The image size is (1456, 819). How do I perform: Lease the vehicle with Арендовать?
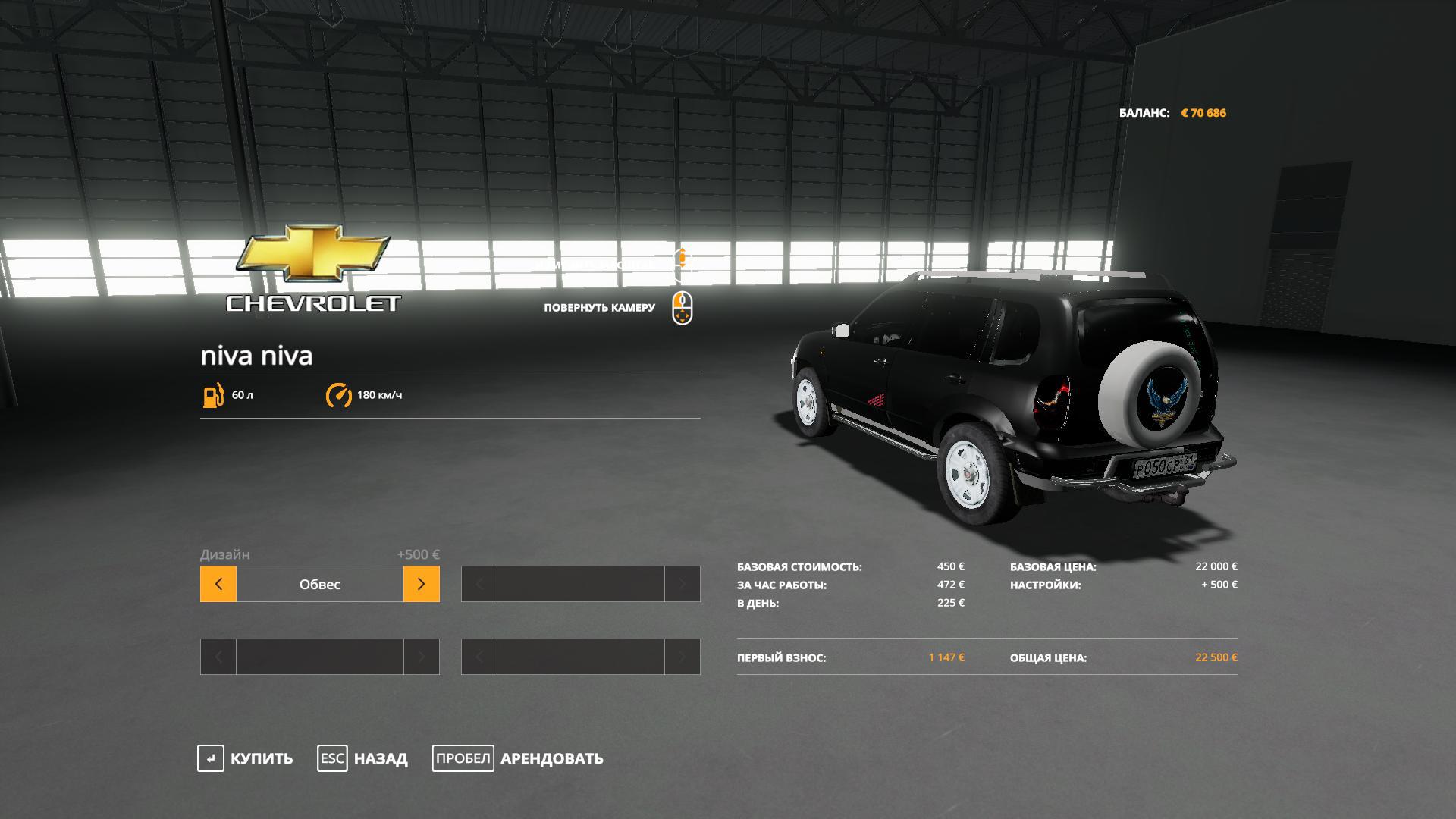pos(518,758)
